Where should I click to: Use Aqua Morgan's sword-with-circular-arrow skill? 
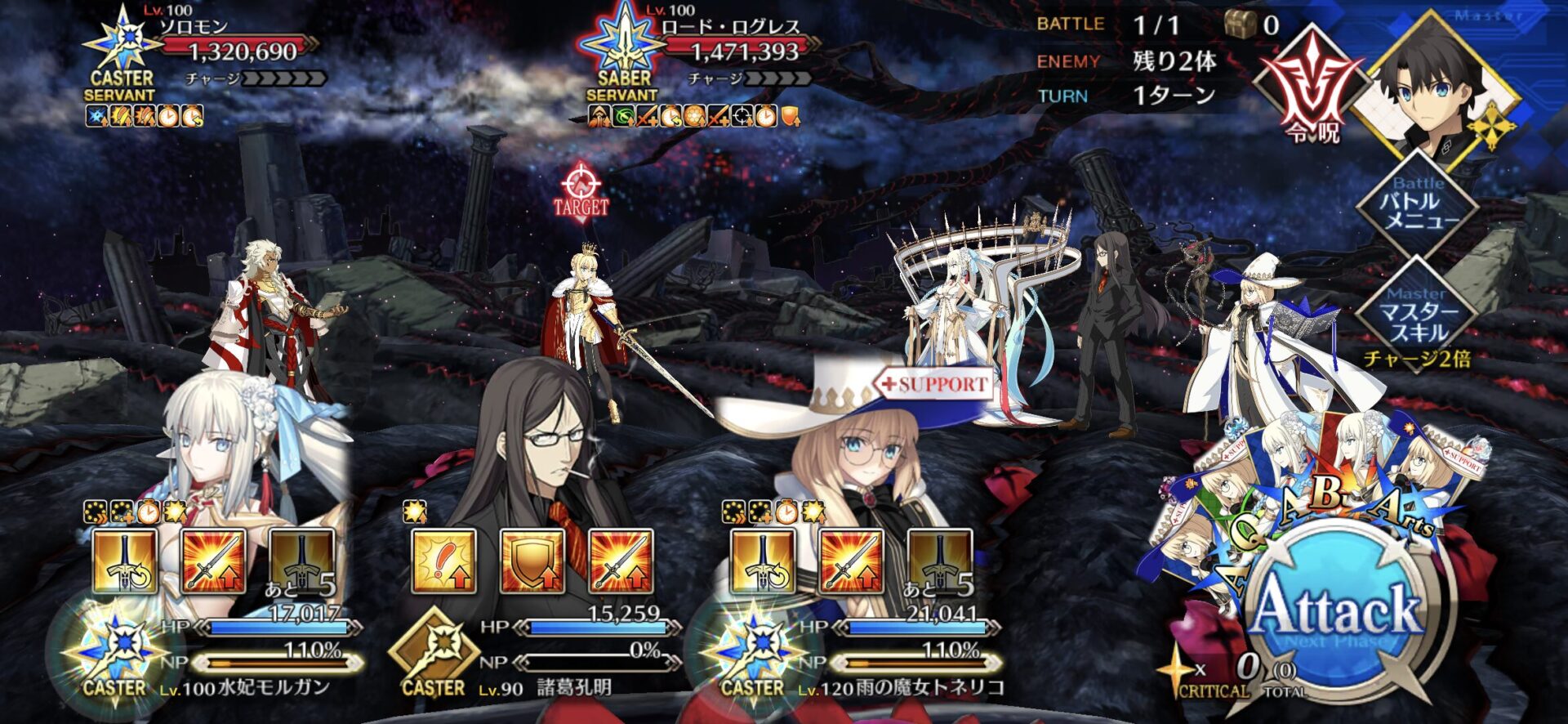125,561
